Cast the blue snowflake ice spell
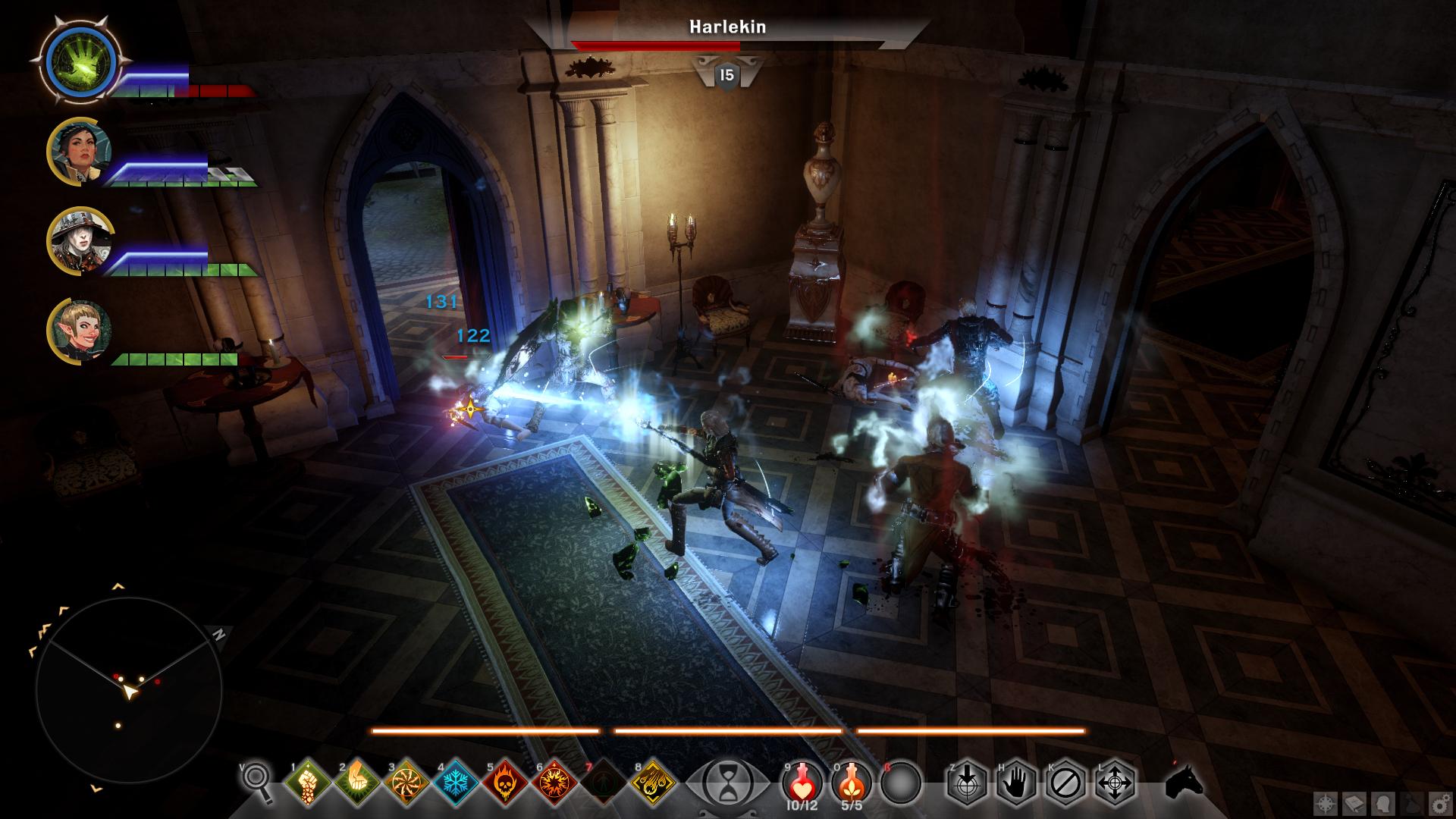 click(457, 782)
